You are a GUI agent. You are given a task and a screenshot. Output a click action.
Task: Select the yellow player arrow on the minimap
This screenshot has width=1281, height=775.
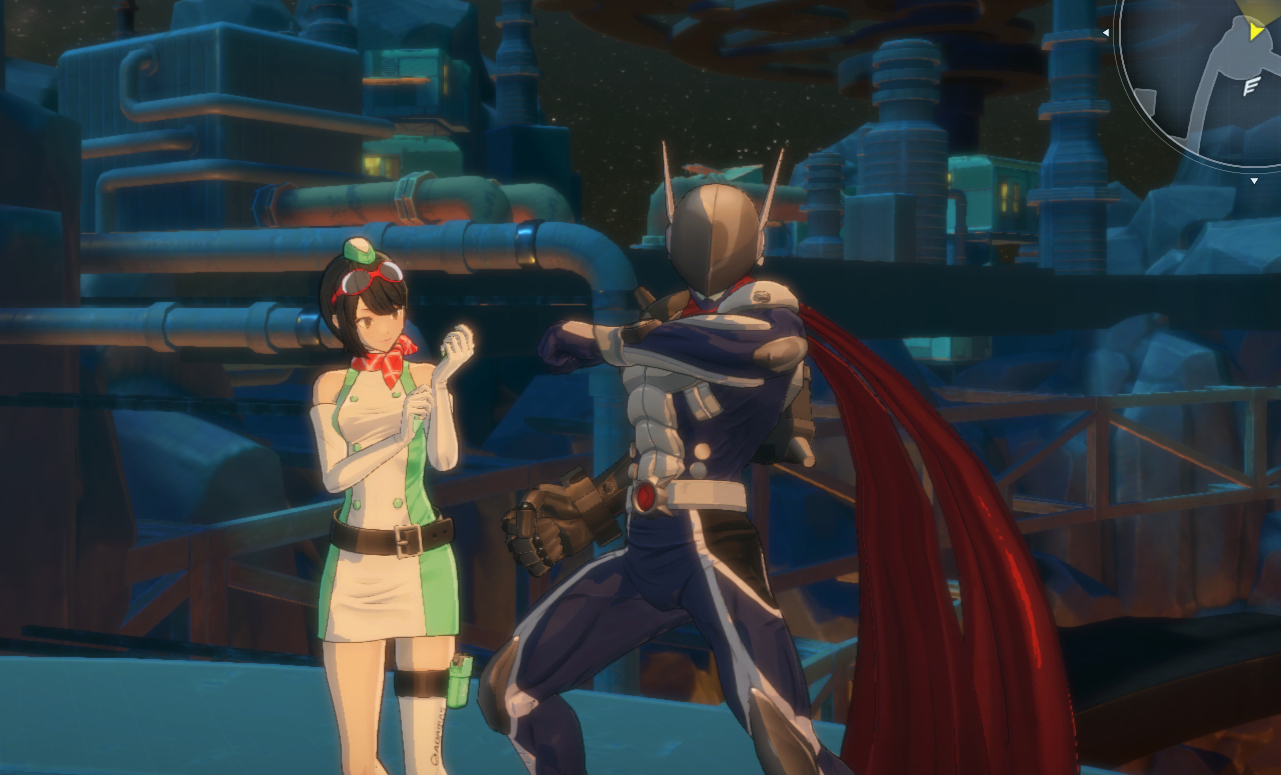1256,32
